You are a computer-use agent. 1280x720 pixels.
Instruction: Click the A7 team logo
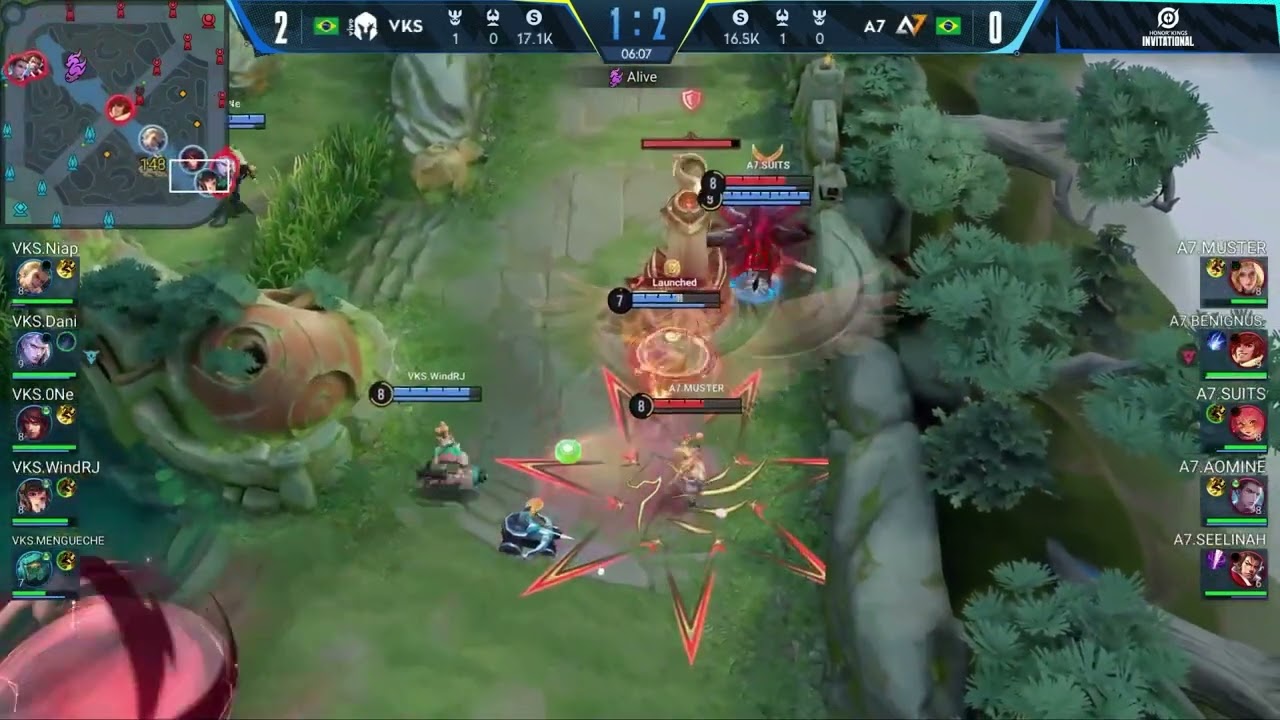(x=910, y=26)
